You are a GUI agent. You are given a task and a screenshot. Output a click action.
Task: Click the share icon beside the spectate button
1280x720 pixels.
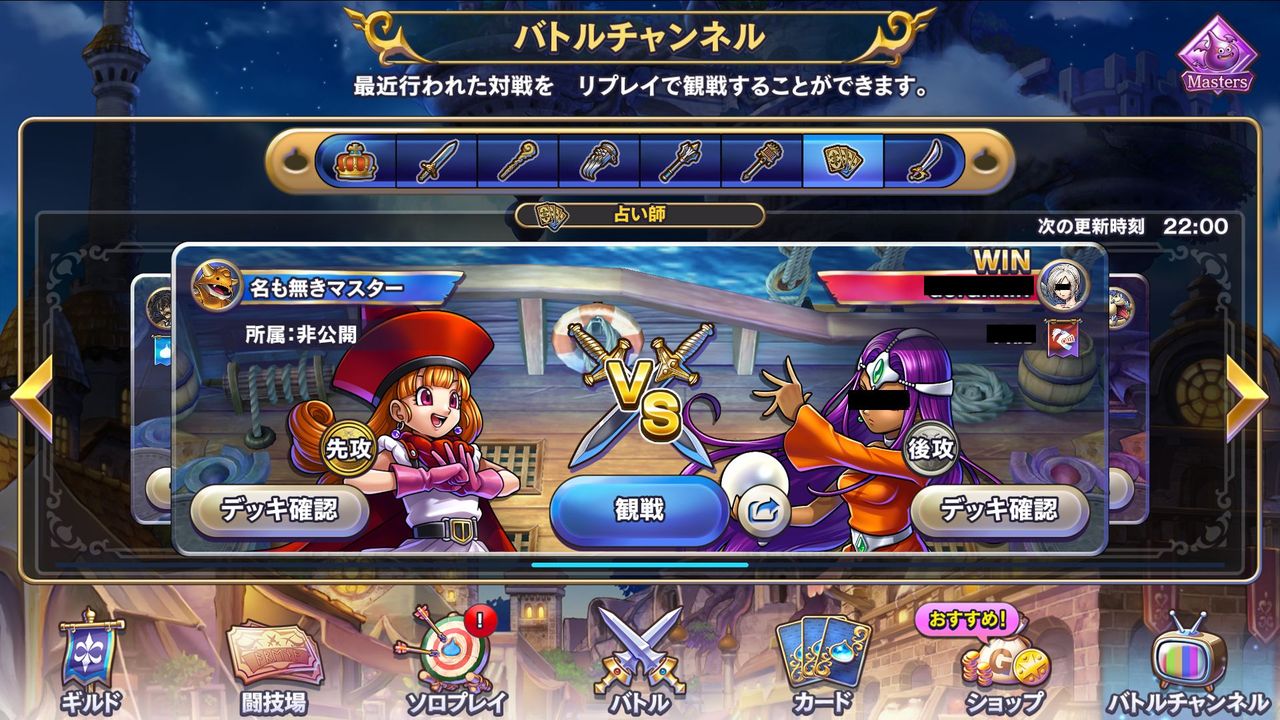coord(766,510)
